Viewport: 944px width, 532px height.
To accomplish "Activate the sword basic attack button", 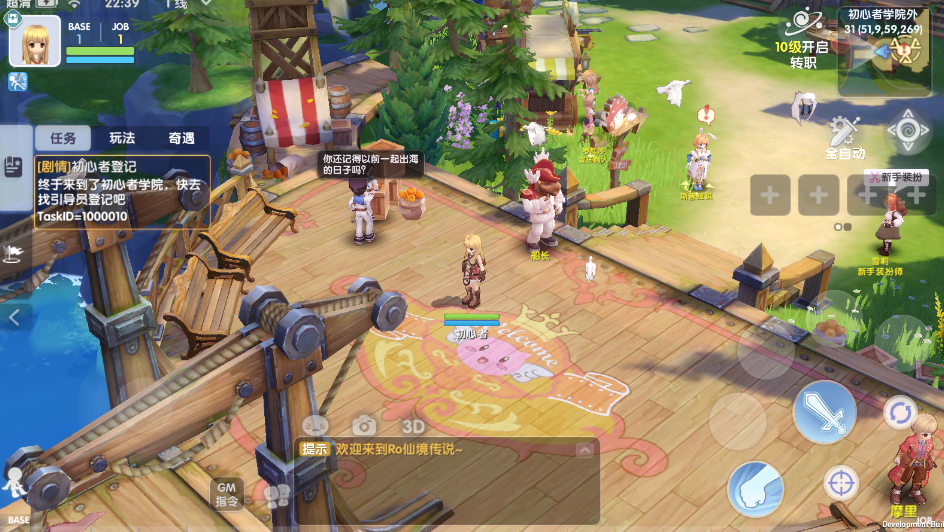I will coord(824,412).
